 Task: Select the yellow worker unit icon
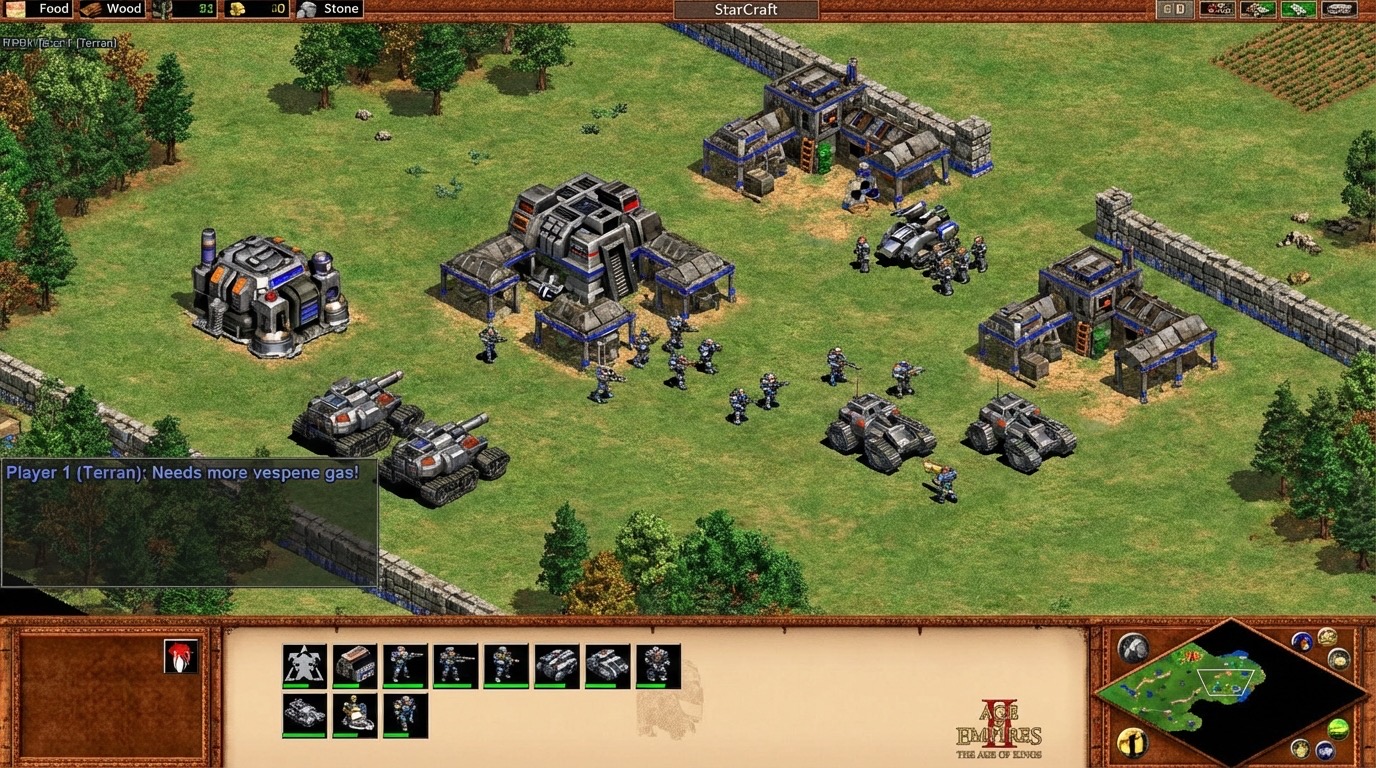point(355,715)
